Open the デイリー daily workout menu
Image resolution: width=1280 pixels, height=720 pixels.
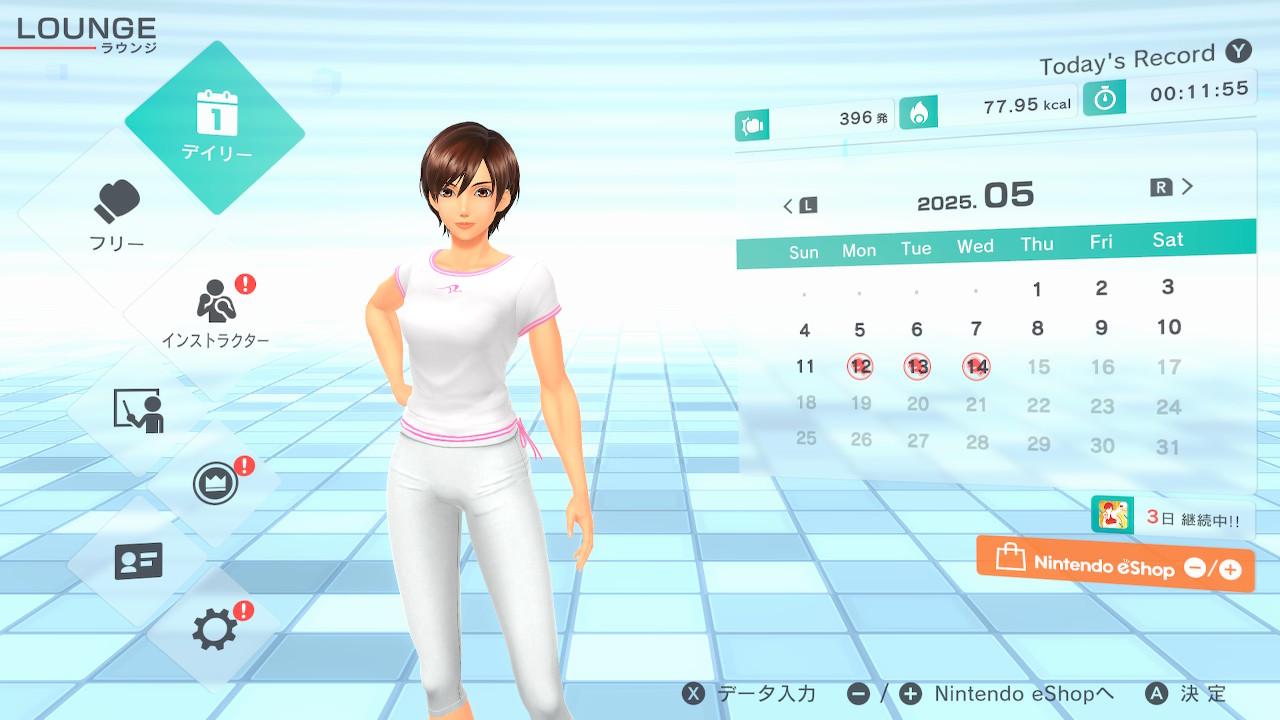pos(215,127)
